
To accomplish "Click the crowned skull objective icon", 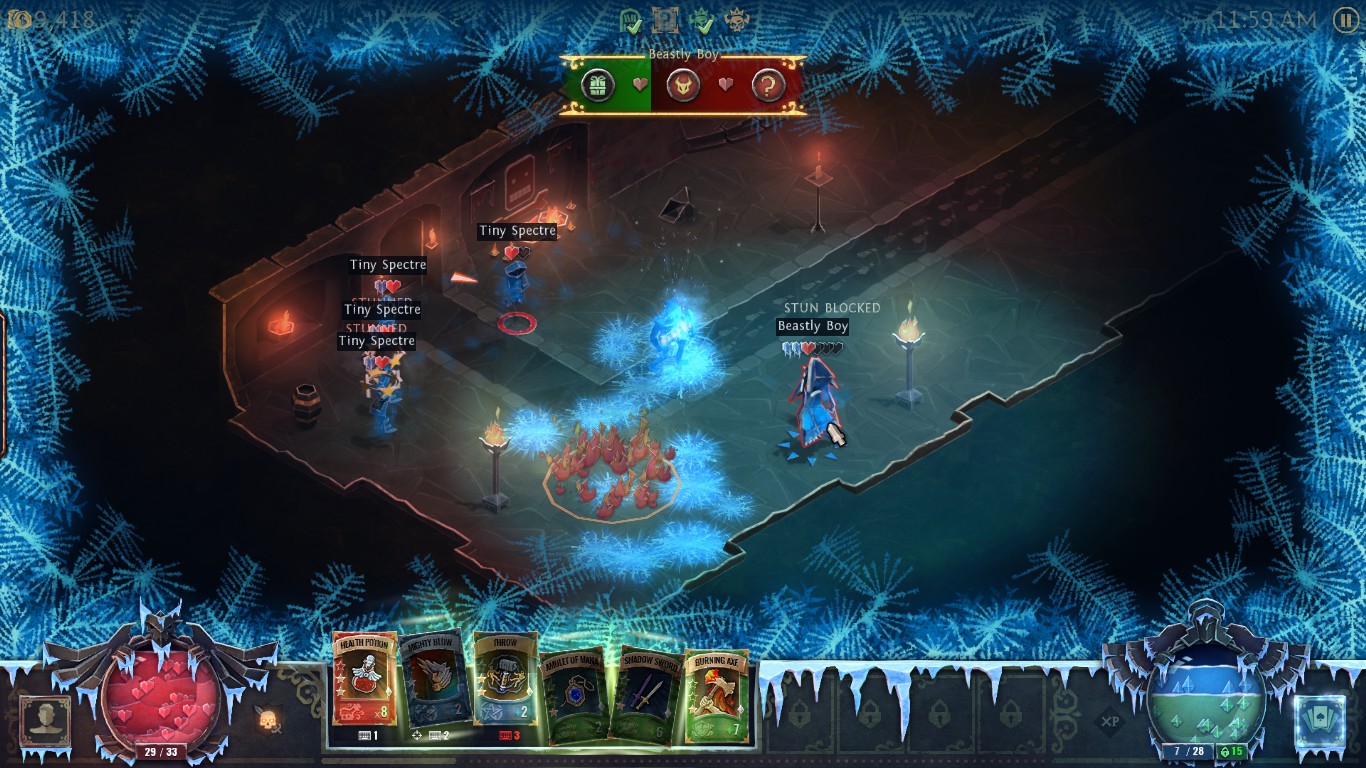I will 739,19.
